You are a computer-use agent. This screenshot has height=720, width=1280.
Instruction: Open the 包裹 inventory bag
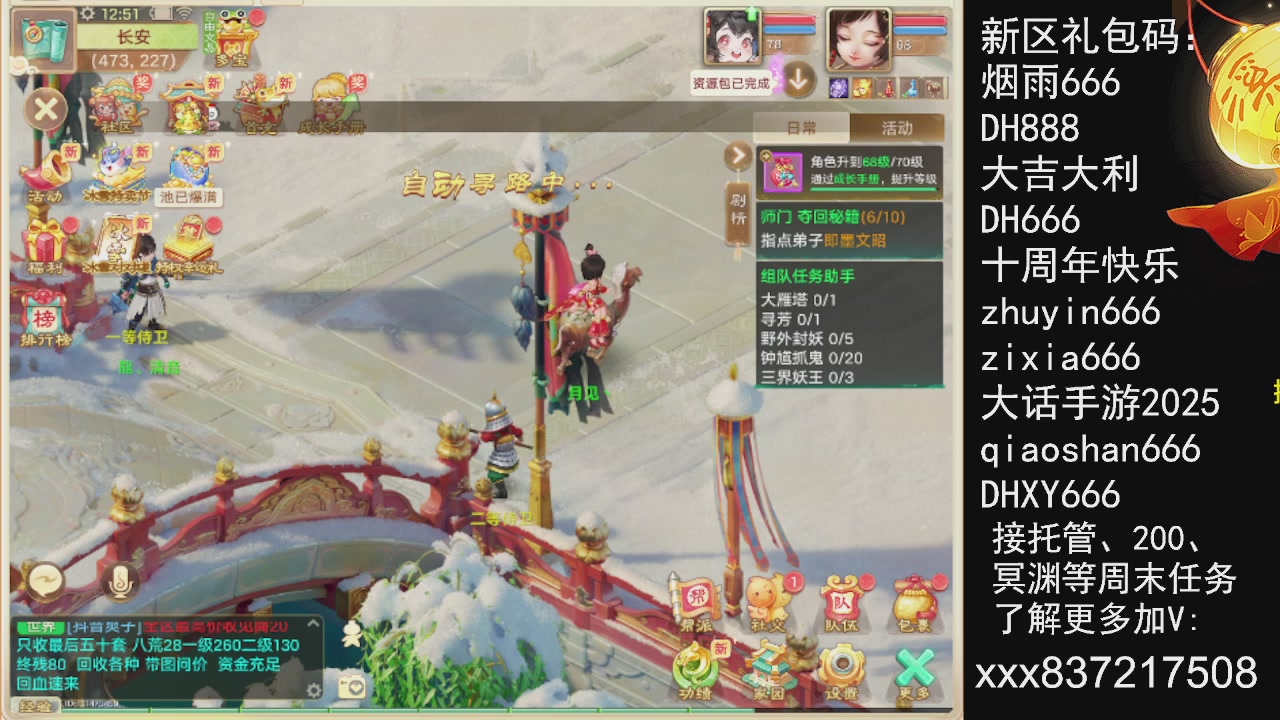[x=917, y=598]
